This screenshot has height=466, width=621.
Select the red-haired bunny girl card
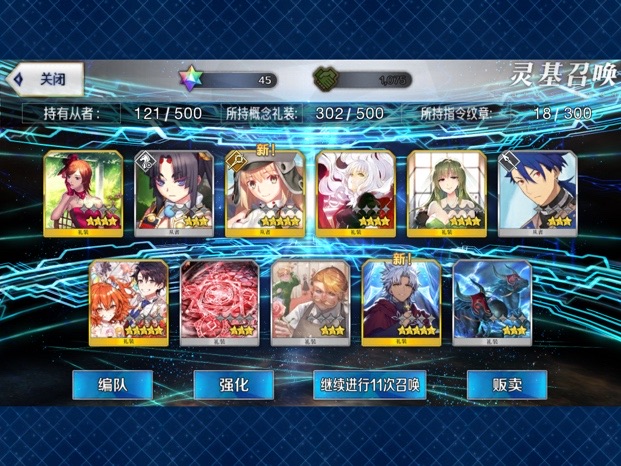click(83, 193)
